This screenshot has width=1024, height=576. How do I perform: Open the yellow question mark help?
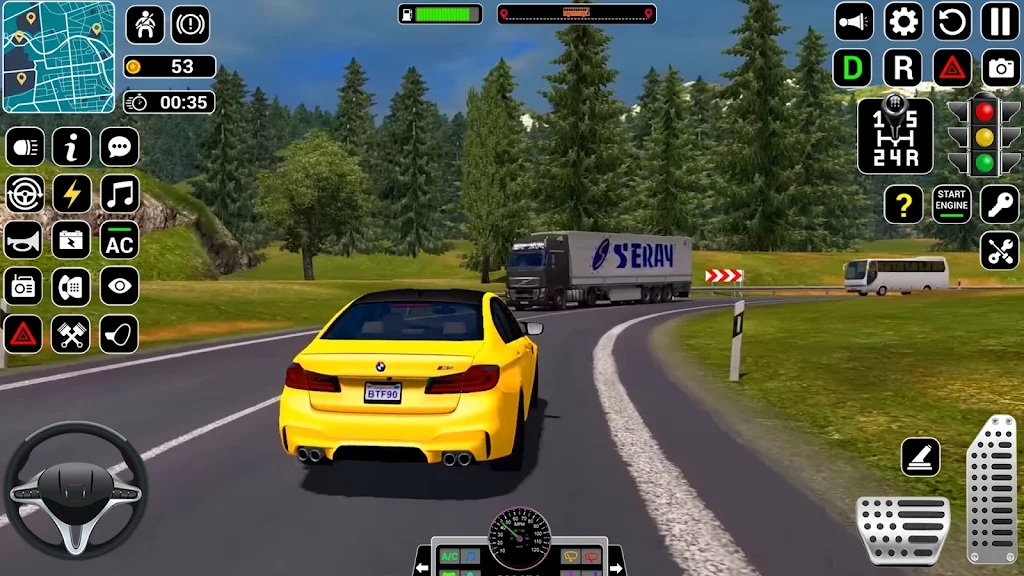(903, 204)
